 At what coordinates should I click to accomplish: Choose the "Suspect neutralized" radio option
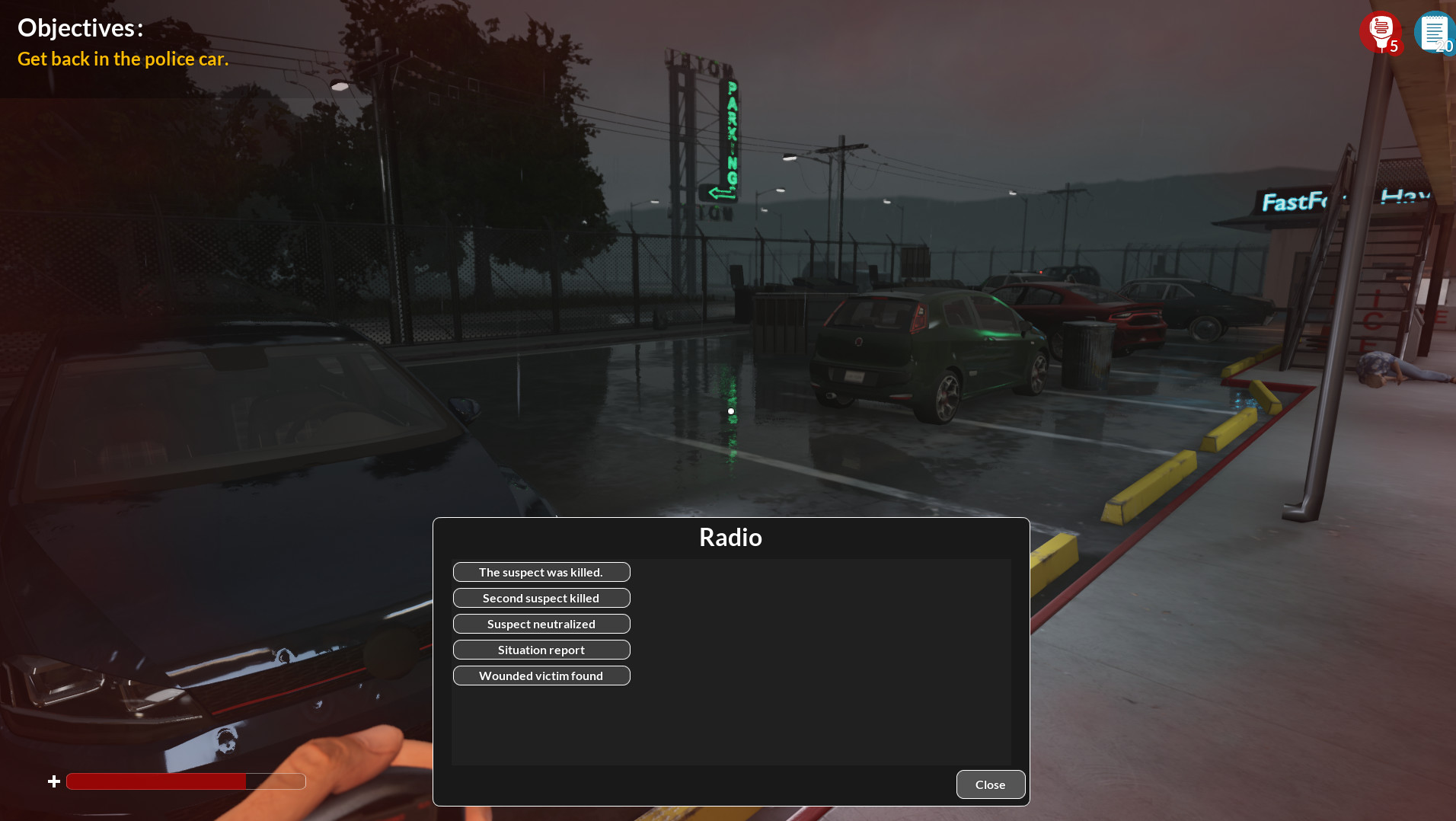(541, 623)
